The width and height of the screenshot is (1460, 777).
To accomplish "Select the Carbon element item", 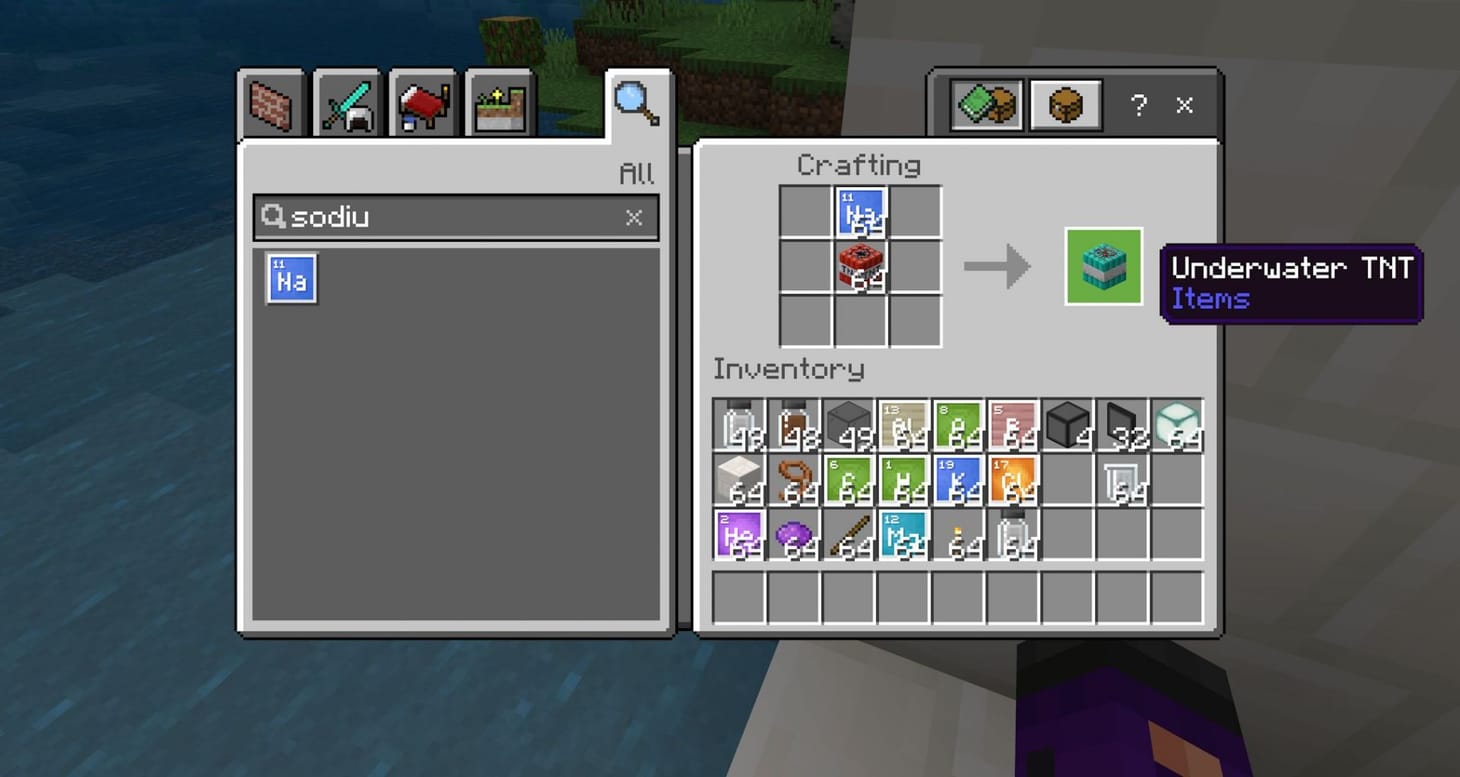I will (850, 478).
